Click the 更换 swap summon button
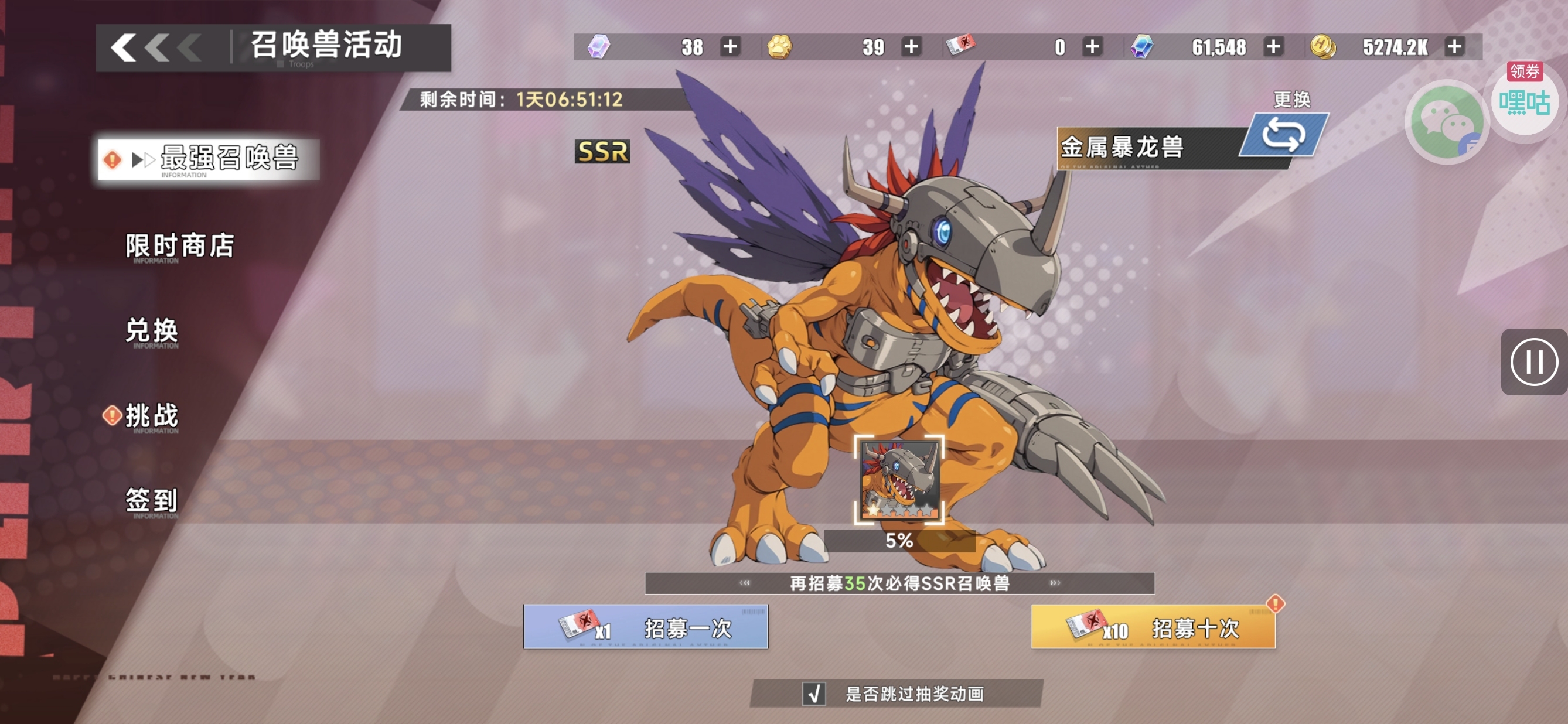1568x724 pixels. 1284,135
